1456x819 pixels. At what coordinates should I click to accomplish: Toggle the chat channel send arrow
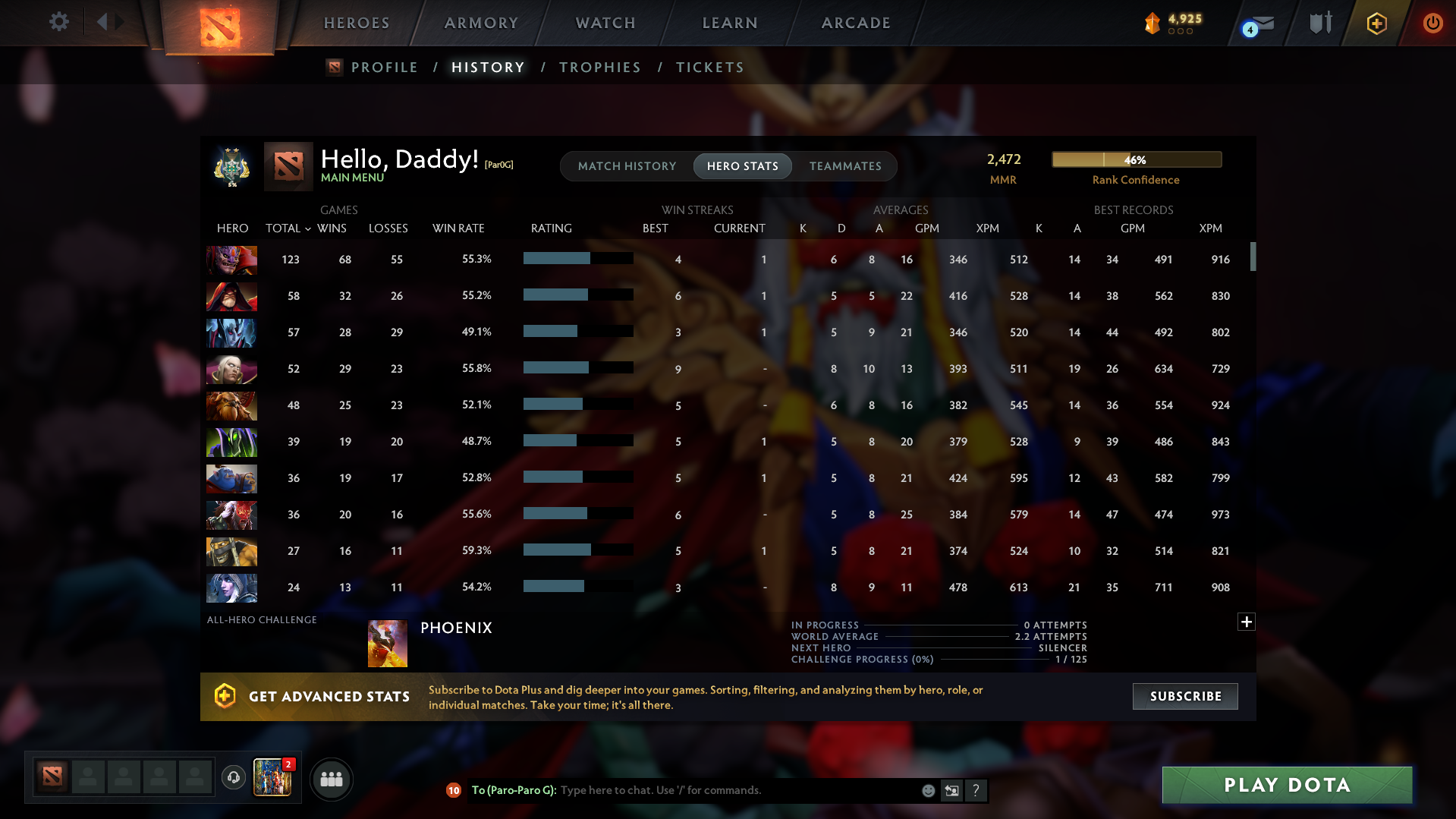951,790
